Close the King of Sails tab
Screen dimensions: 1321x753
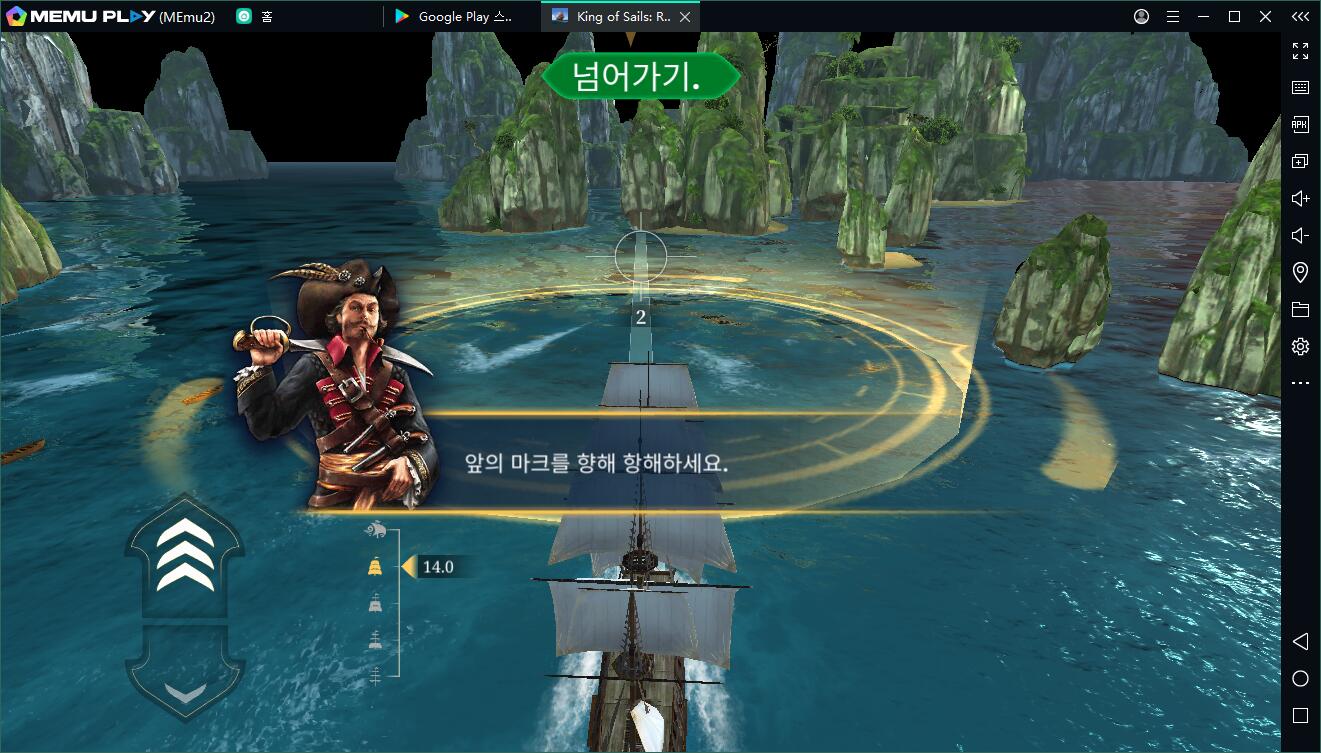685,17
